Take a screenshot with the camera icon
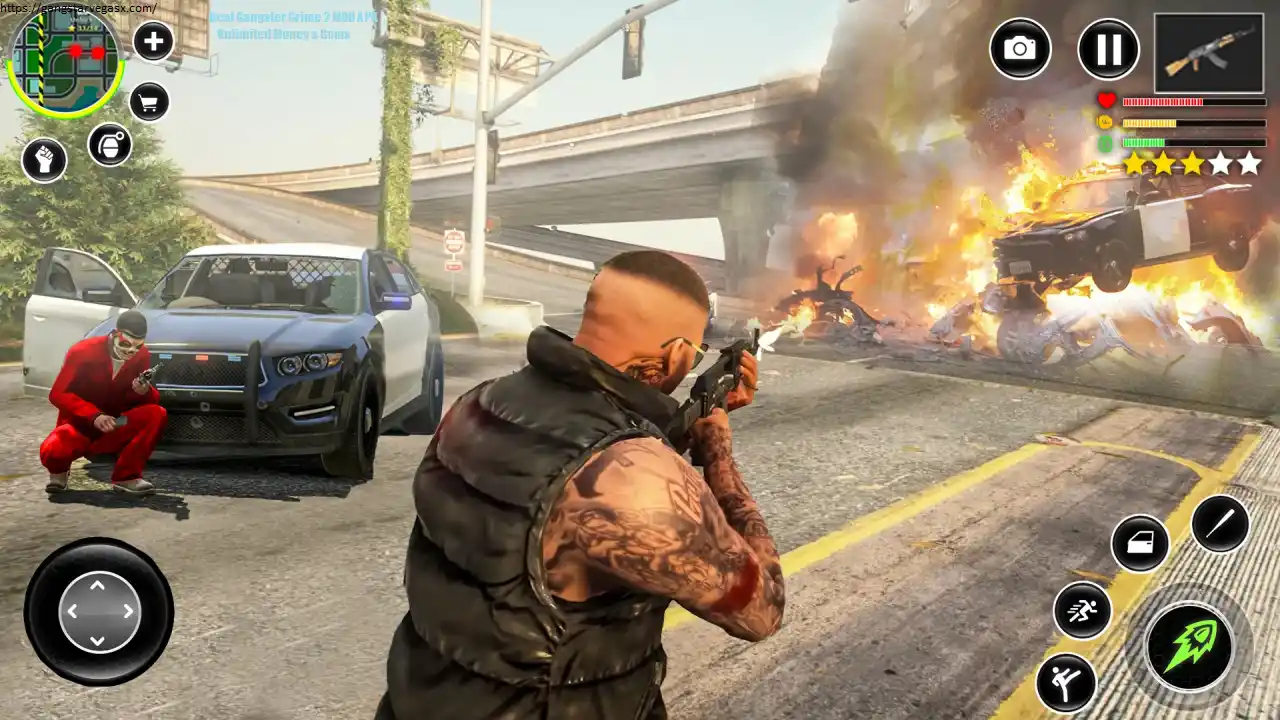The image size is (1280, 720). click(x=1020, y=50)
